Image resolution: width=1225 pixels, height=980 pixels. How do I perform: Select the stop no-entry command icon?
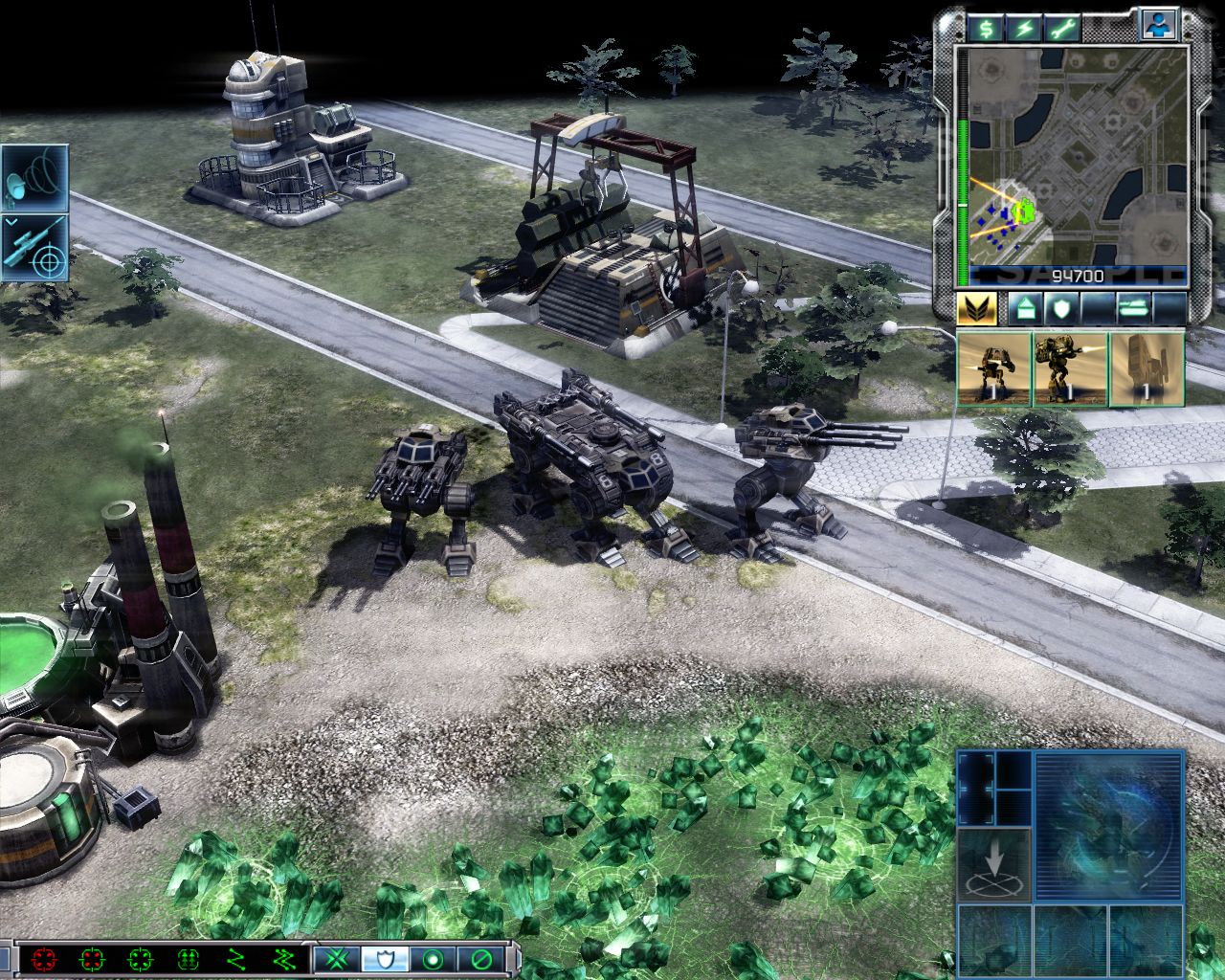(x=479, y=959)
